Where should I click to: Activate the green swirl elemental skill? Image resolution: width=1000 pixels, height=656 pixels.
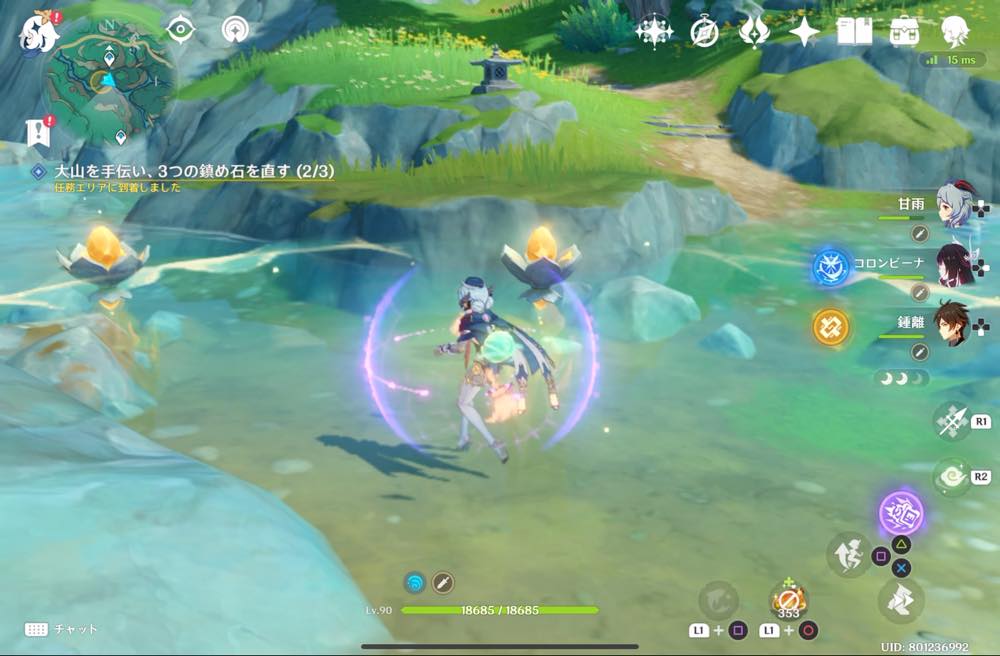coord(950,478)
